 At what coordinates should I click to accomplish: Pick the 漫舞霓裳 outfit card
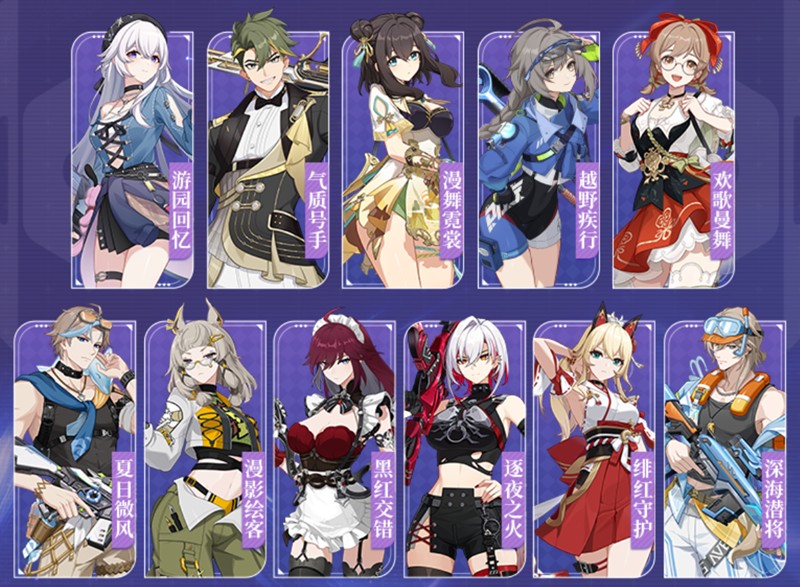pos(403,160)
